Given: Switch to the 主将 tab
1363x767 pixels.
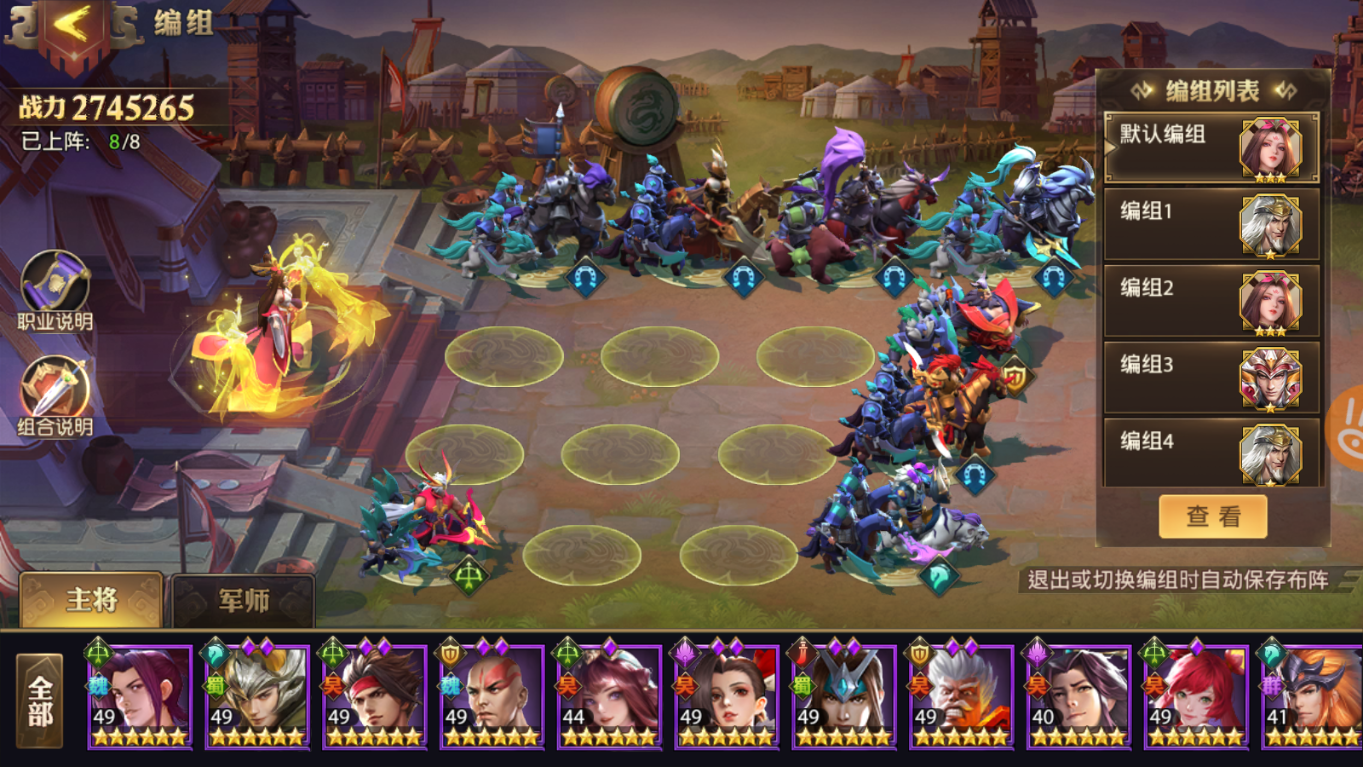Looking at the screenshot, I should point(91,600).
